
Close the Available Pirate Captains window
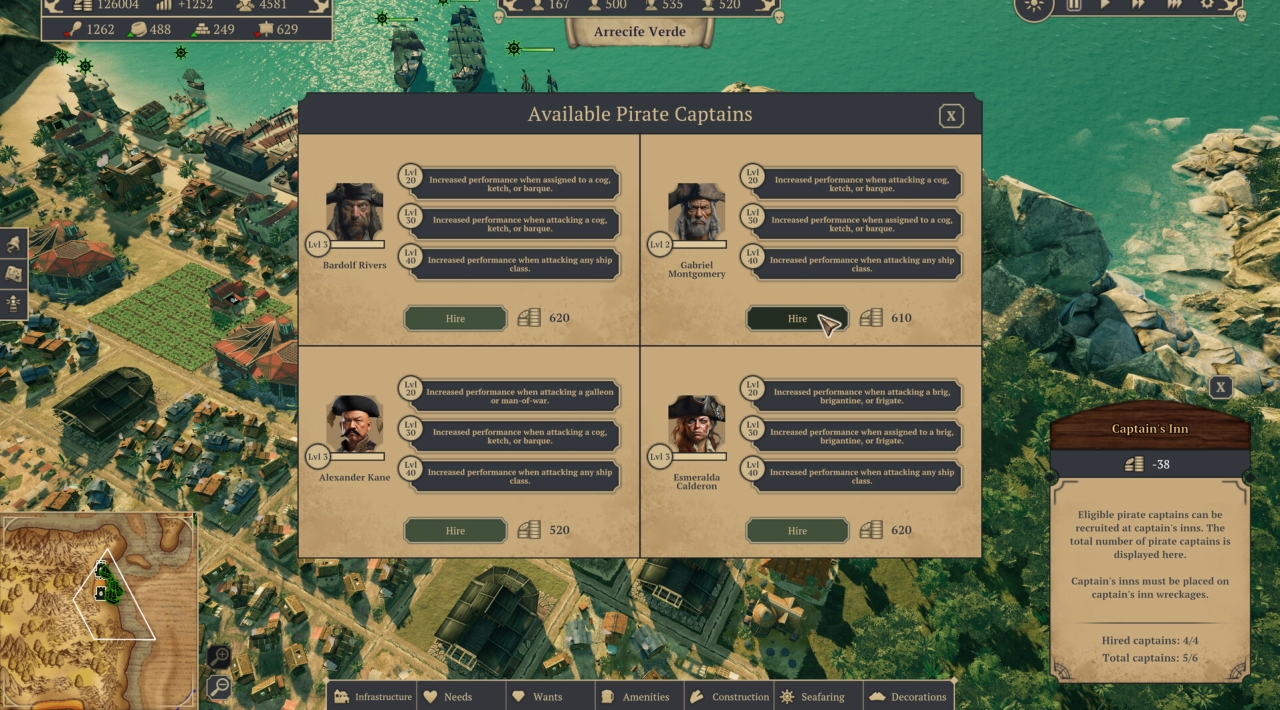coord(951,116)
